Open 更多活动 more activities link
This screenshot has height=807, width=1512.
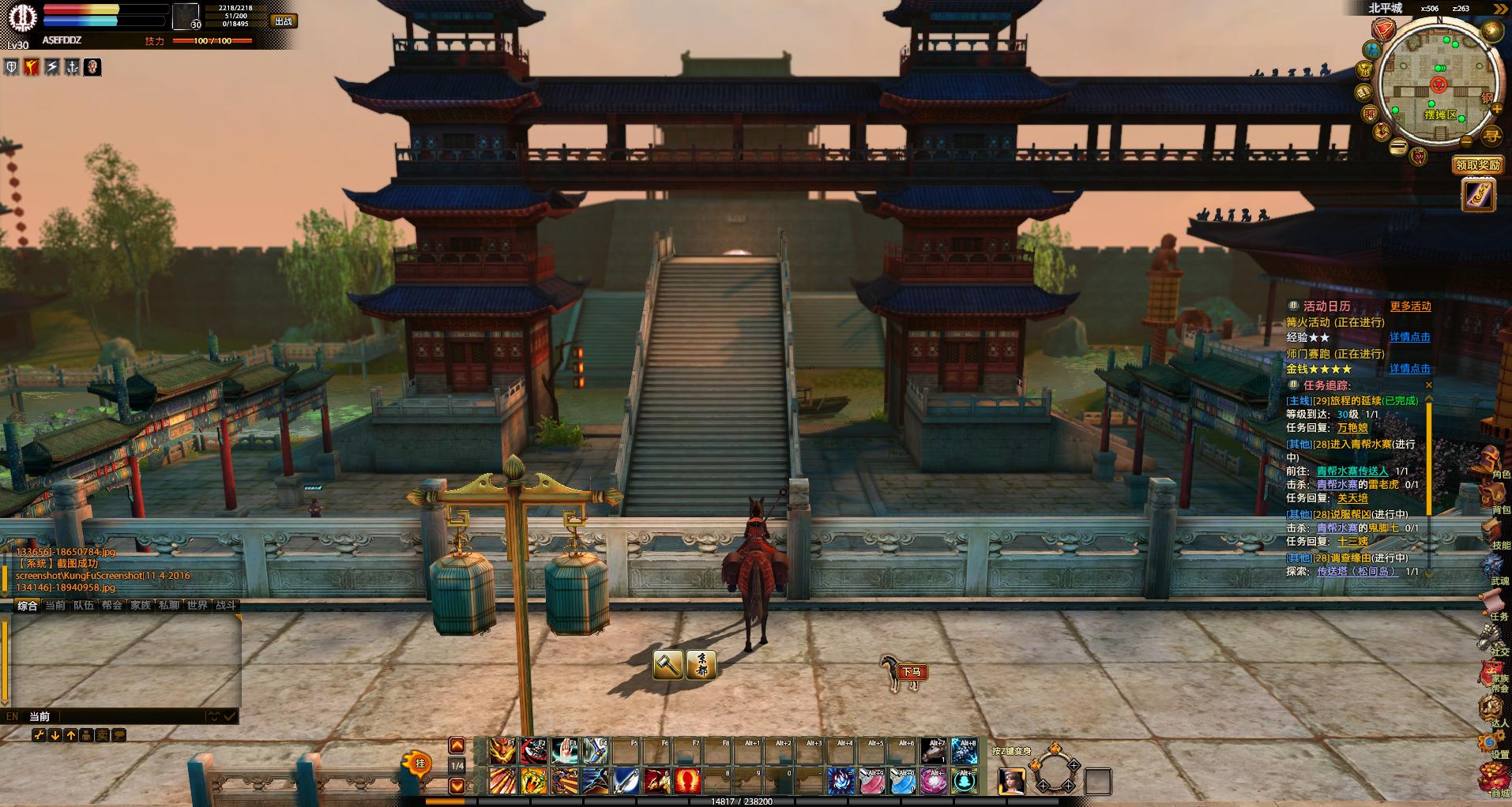(1410, 306)
